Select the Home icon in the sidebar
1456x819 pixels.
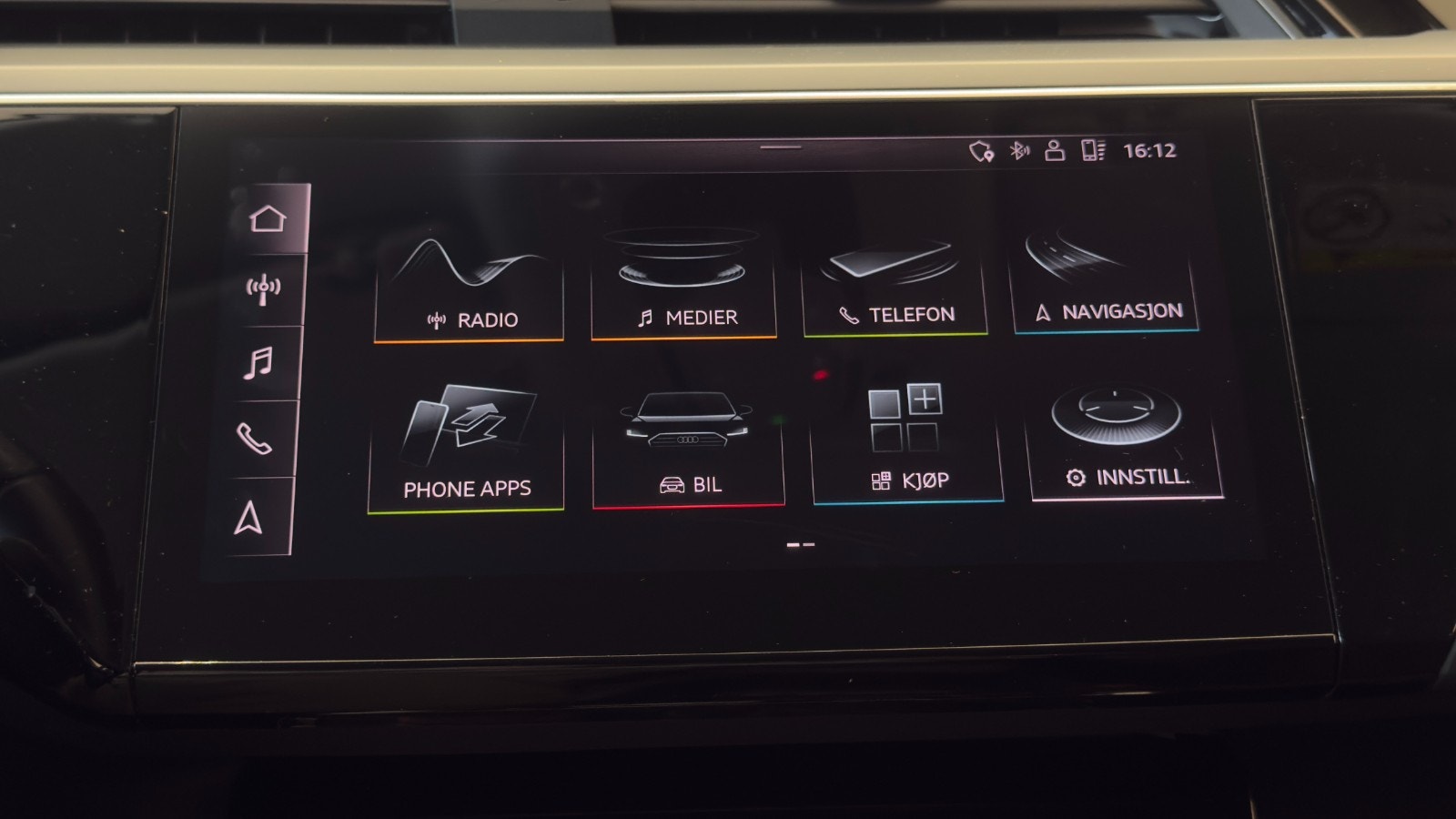pos(267,216)
